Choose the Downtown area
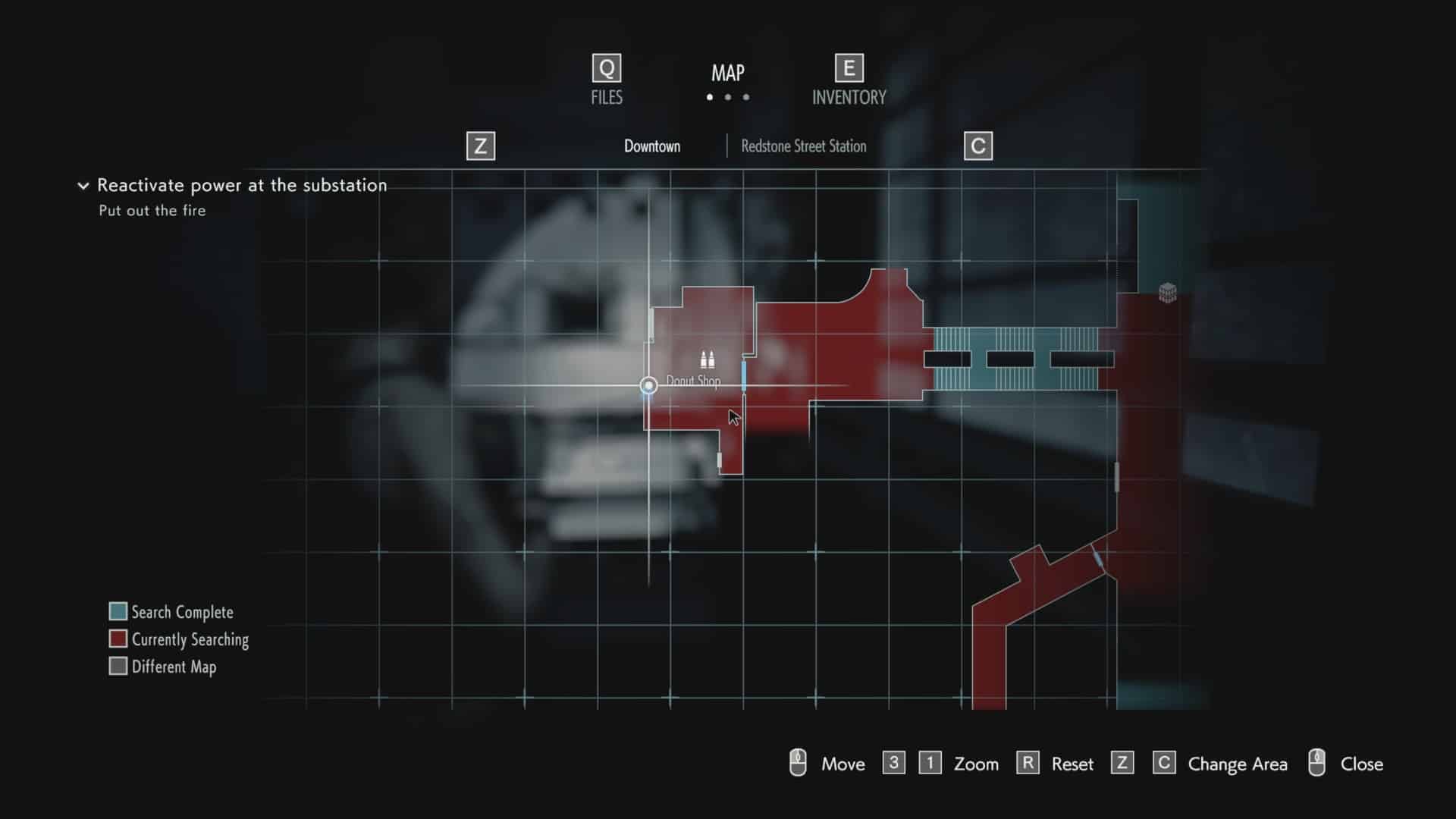The height and width of the screenshot is (819, 1456). click(x=652, y=146)
